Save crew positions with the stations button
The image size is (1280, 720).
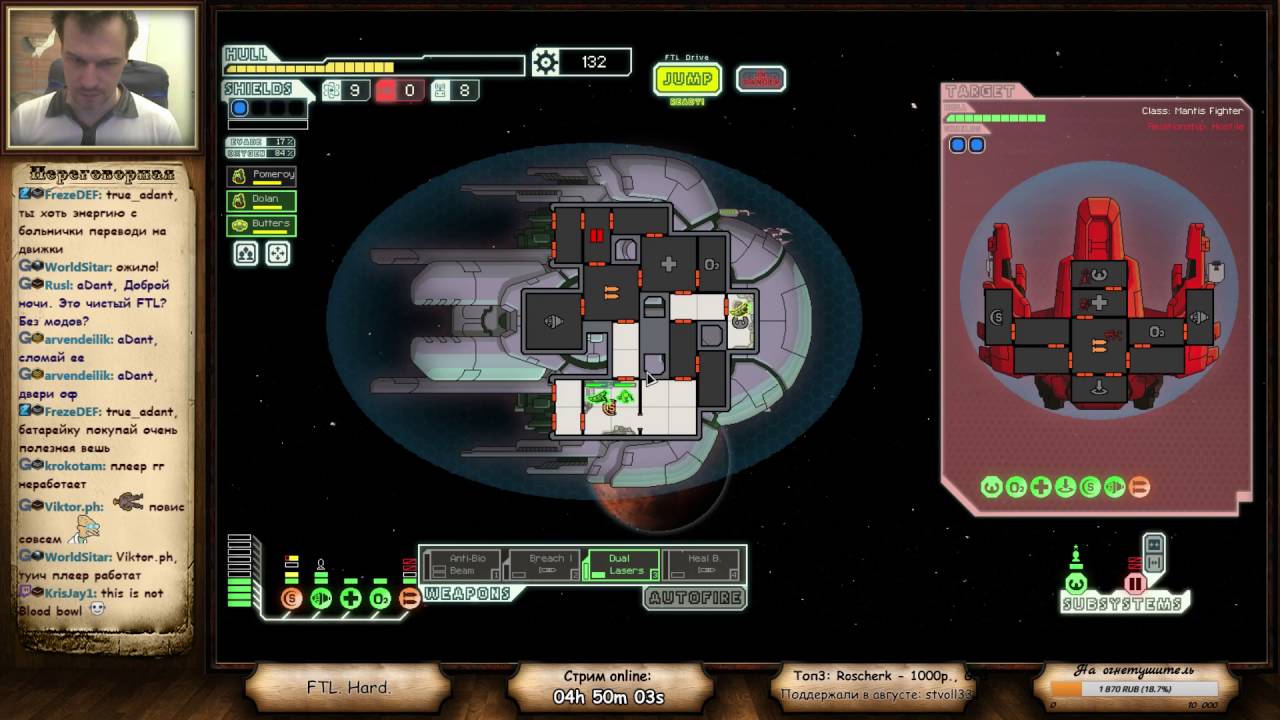coord(245,253)
